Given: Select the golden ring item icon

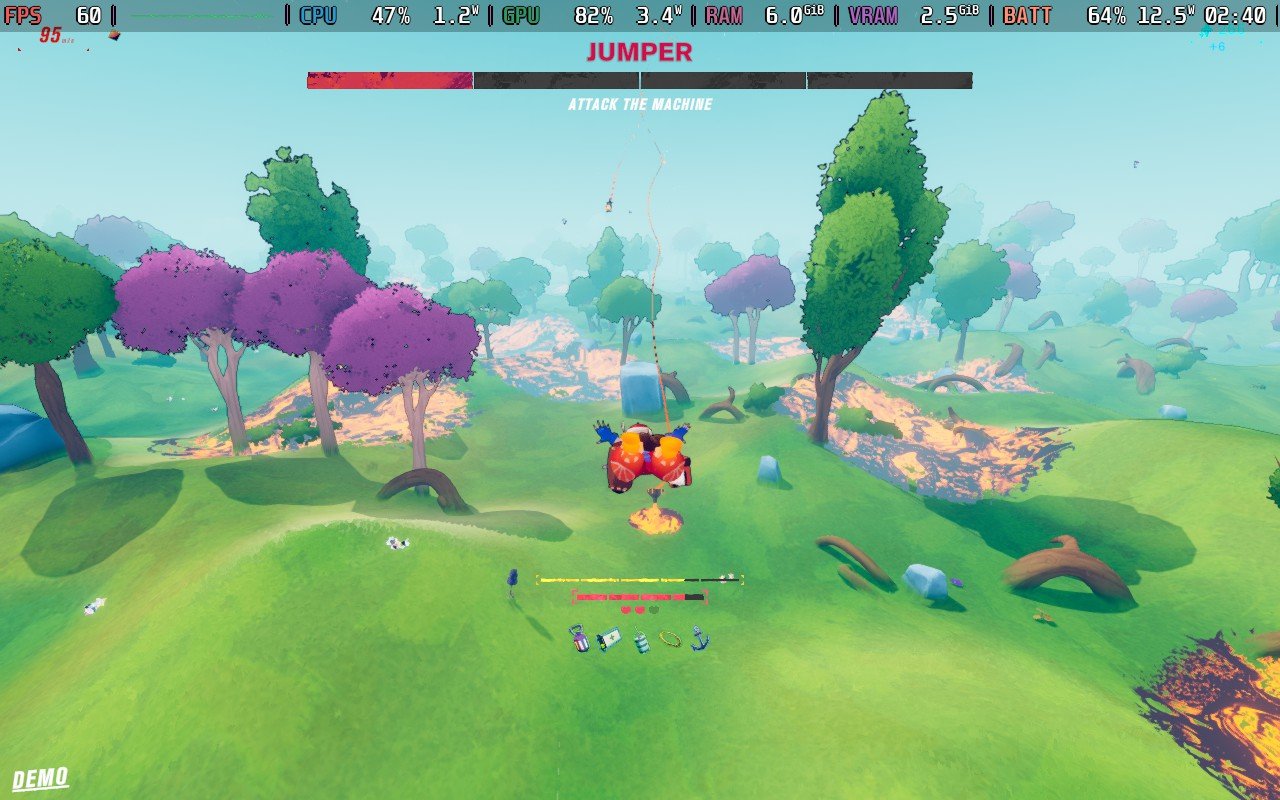Looking at the screenshot, I should click(669, 638).
